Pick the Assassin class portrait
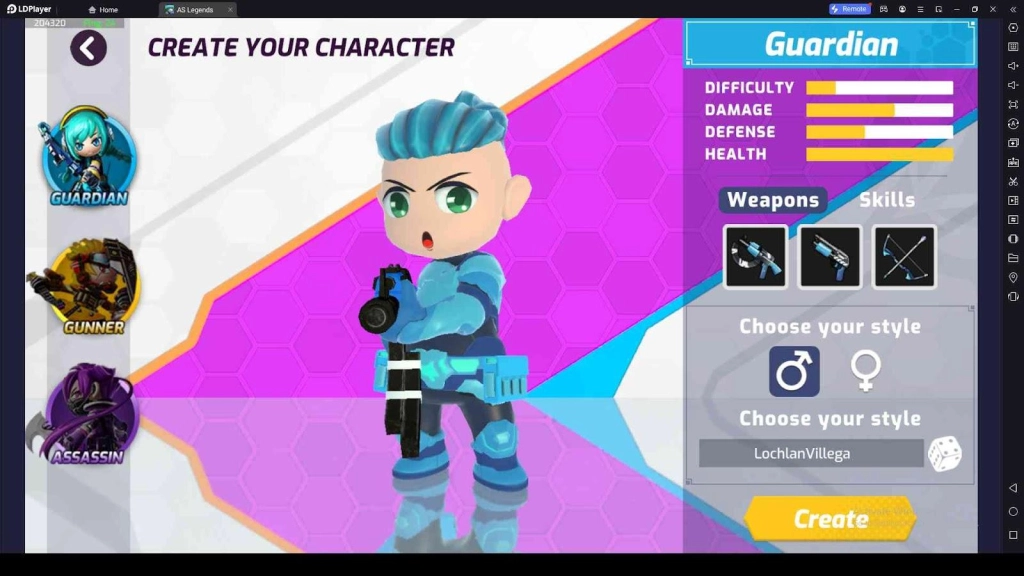The width and height of the screenshot is (1024, 576). (x=88, y=414)
